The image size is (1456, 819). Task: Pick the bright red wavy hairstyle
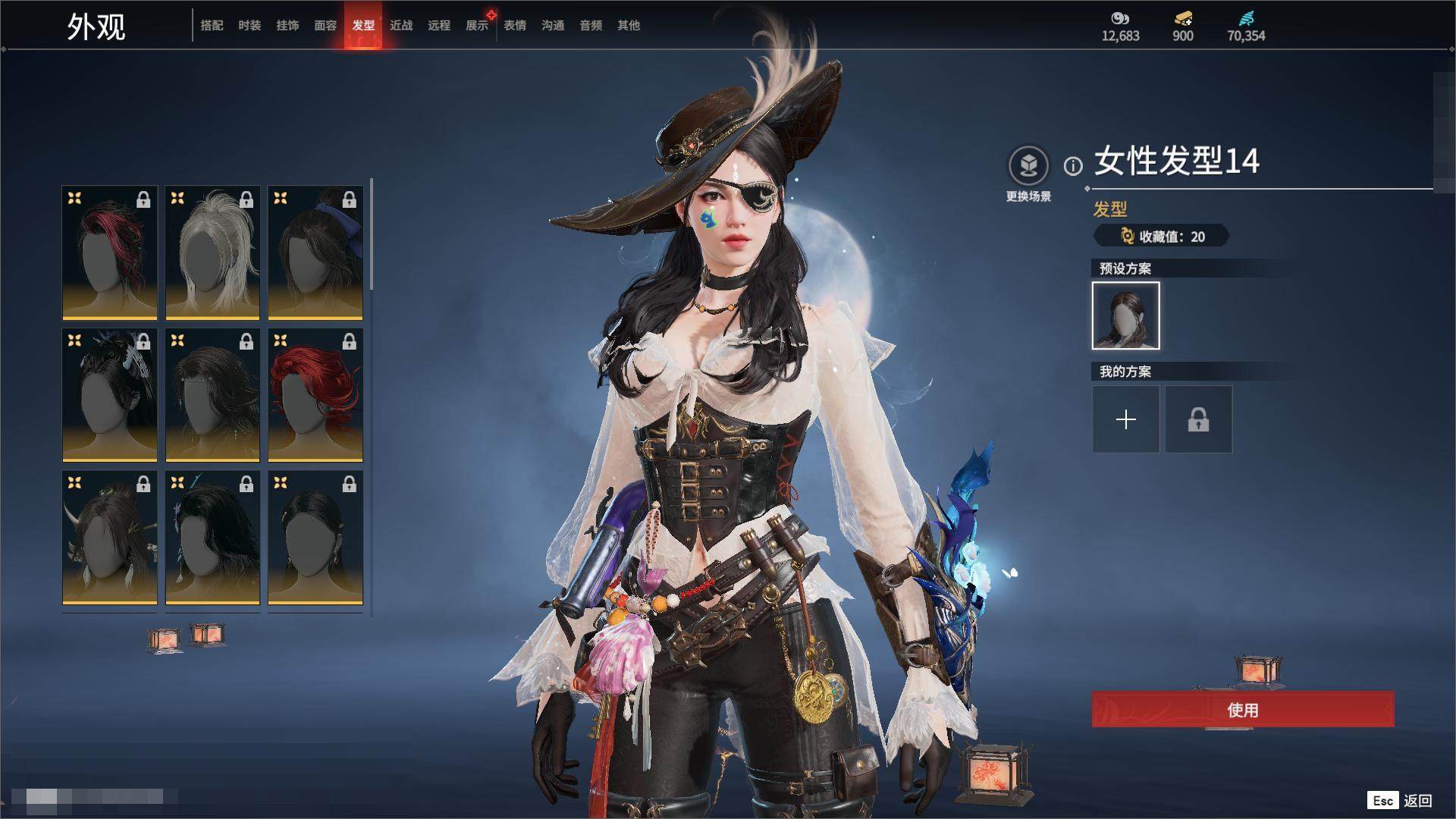point(315,395)
